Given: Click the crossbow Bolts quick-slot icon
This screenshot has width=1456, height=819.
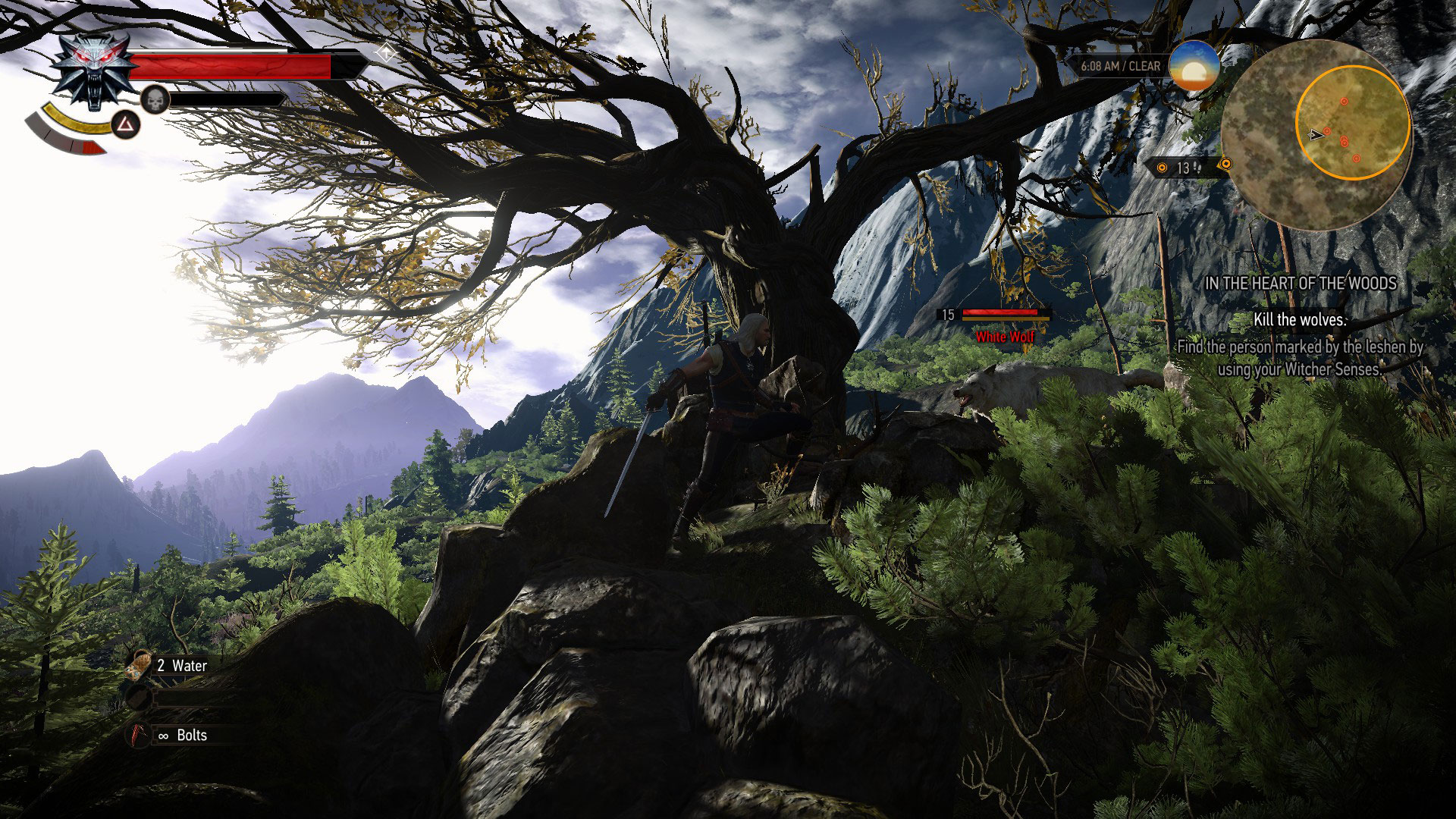Looking at the screenshot, I should 138,733.
